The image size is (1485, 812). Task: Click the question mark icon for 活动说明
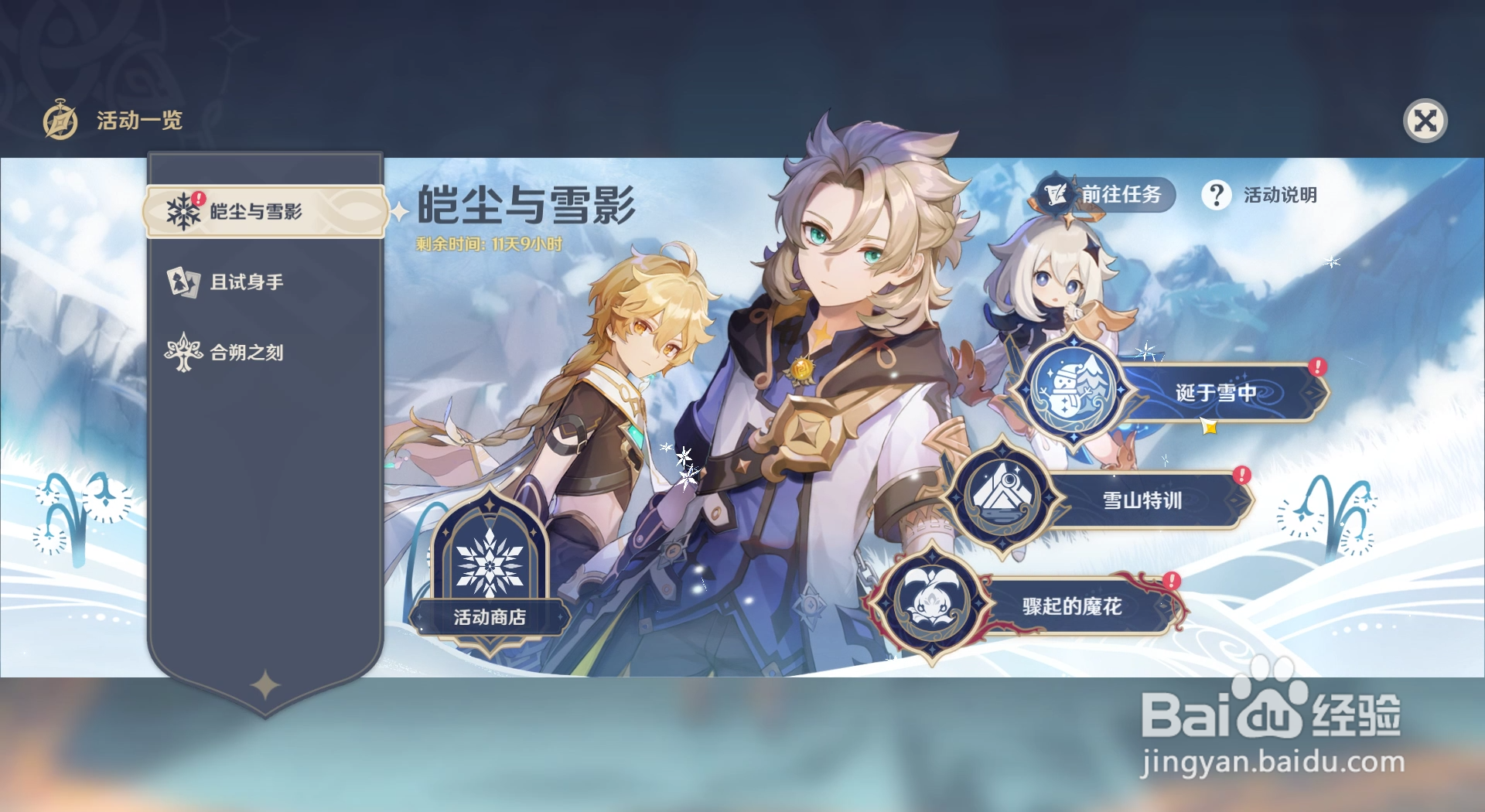[x=1217, y=195]
